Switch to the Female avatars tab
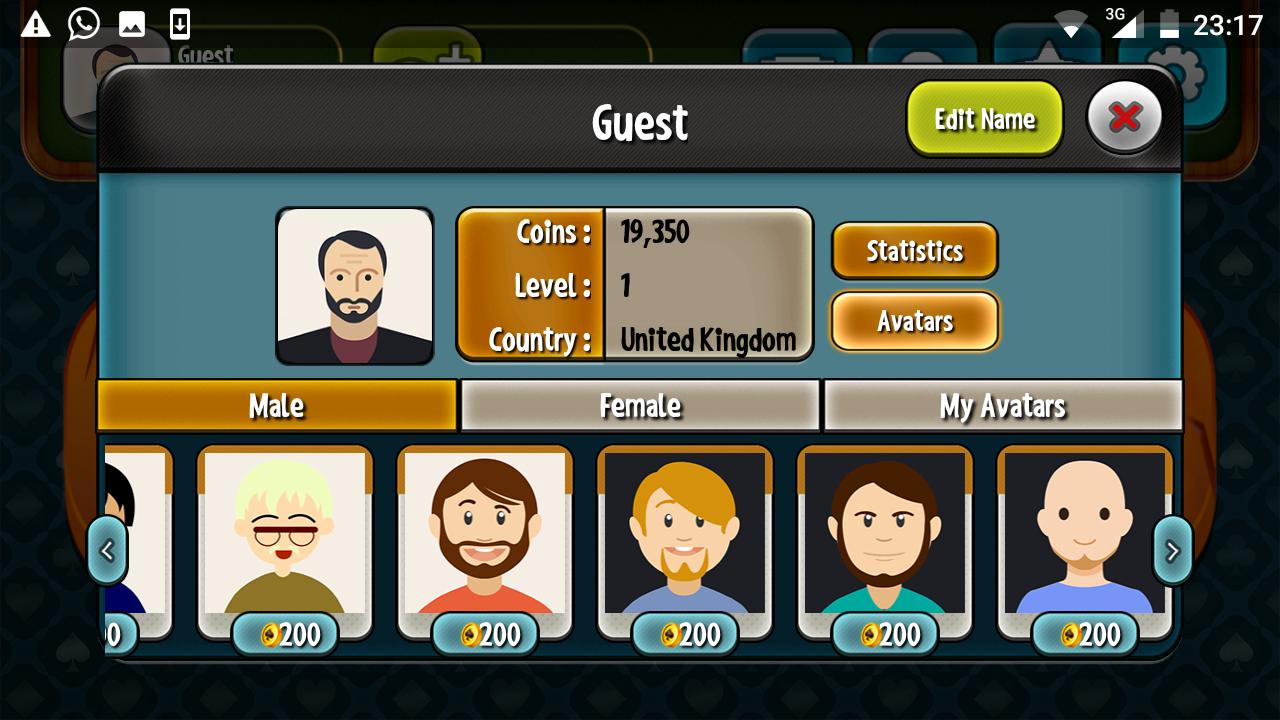This screenshot has height=720, width=1280. coord(640,405)
